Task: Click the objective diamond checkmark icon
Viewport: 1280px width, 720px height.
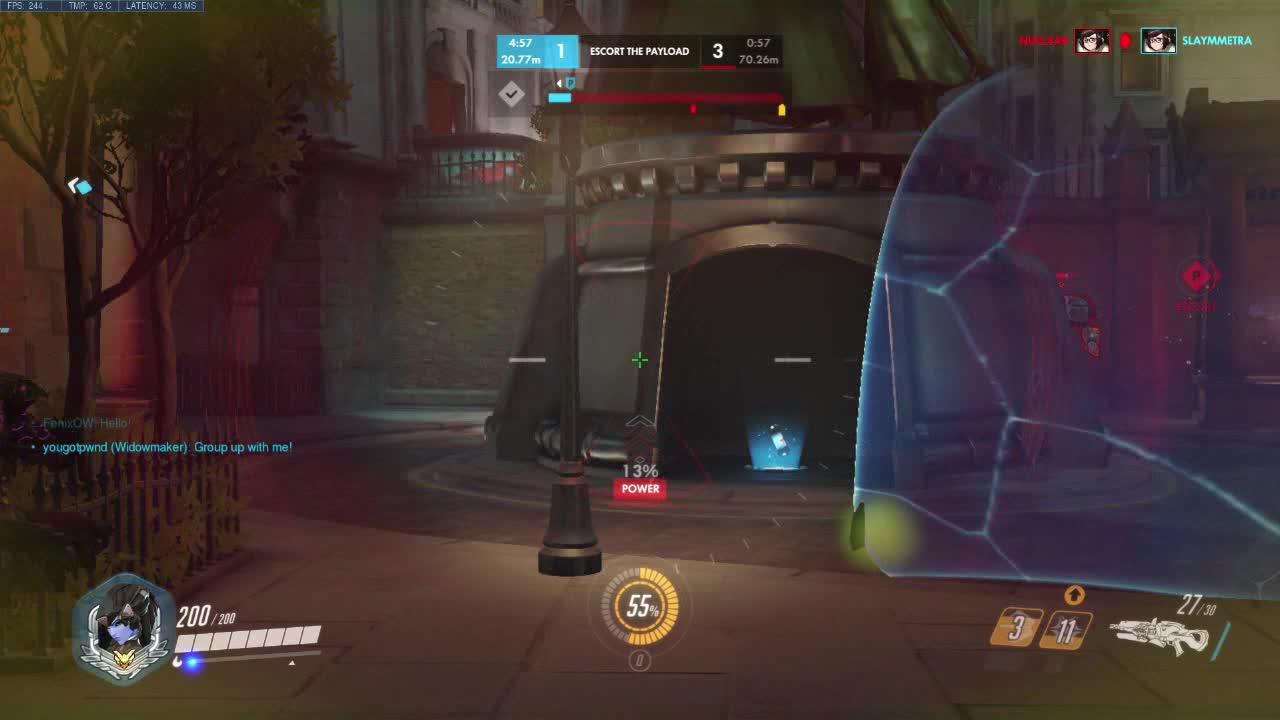Action: (x=512, y=95)
